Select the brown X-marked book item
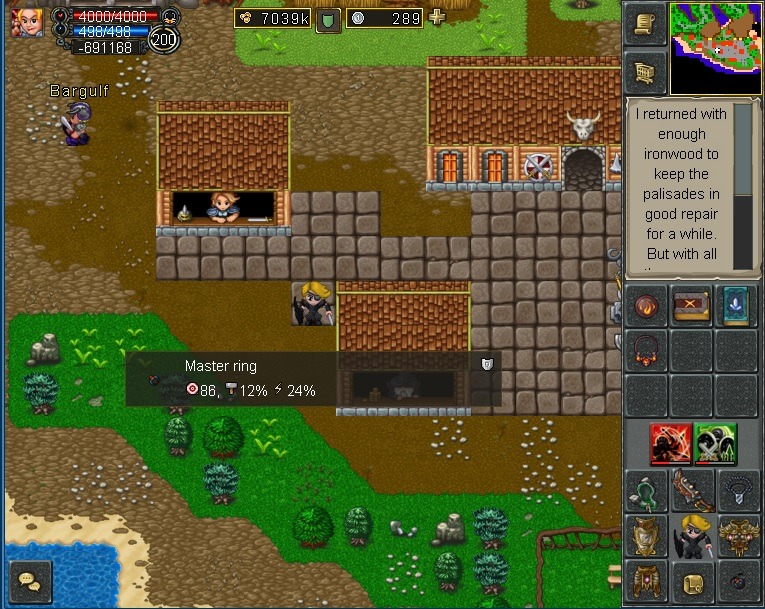This screenshot has width=765, height=609. coord(691,305)
